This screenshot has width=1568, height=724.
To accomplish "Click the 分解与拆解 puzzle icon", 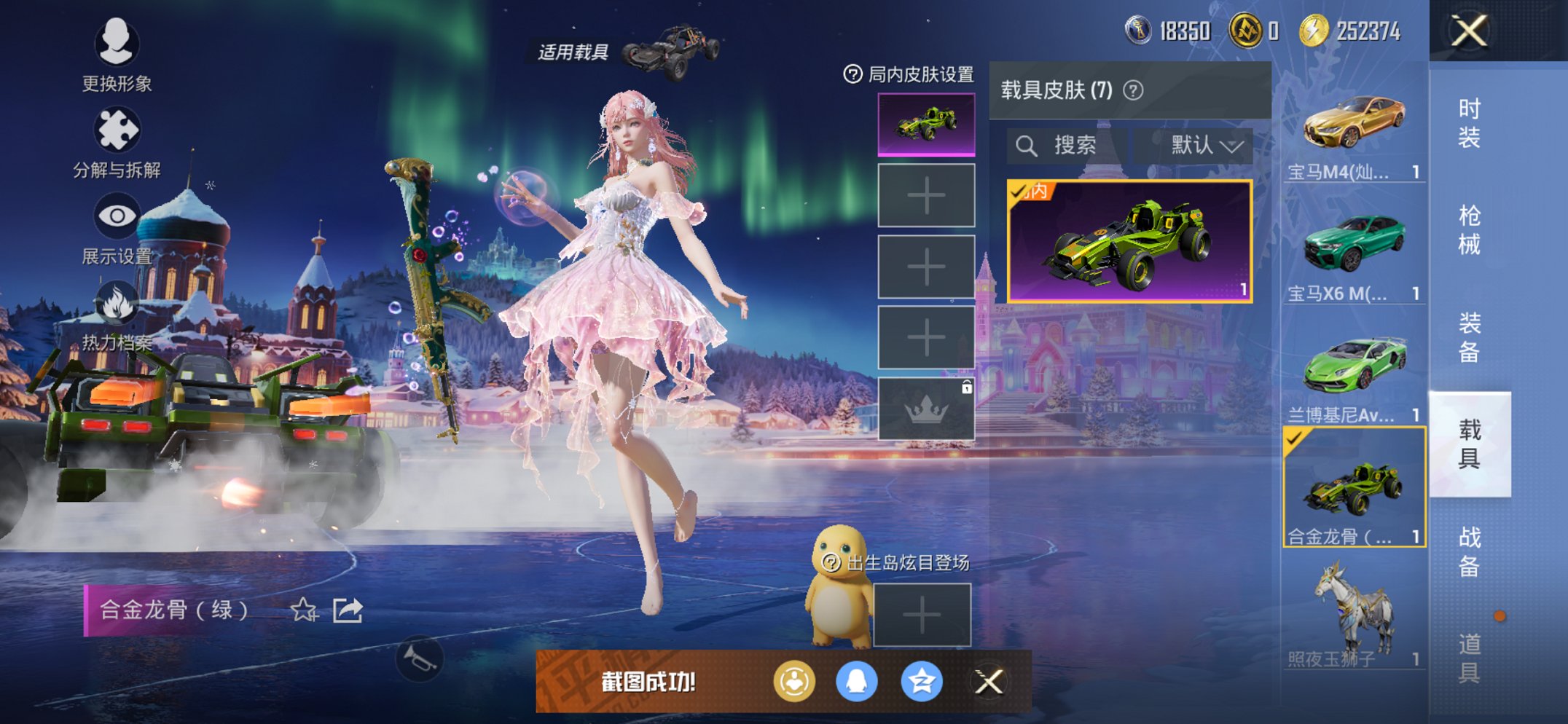I will [117, 127].
